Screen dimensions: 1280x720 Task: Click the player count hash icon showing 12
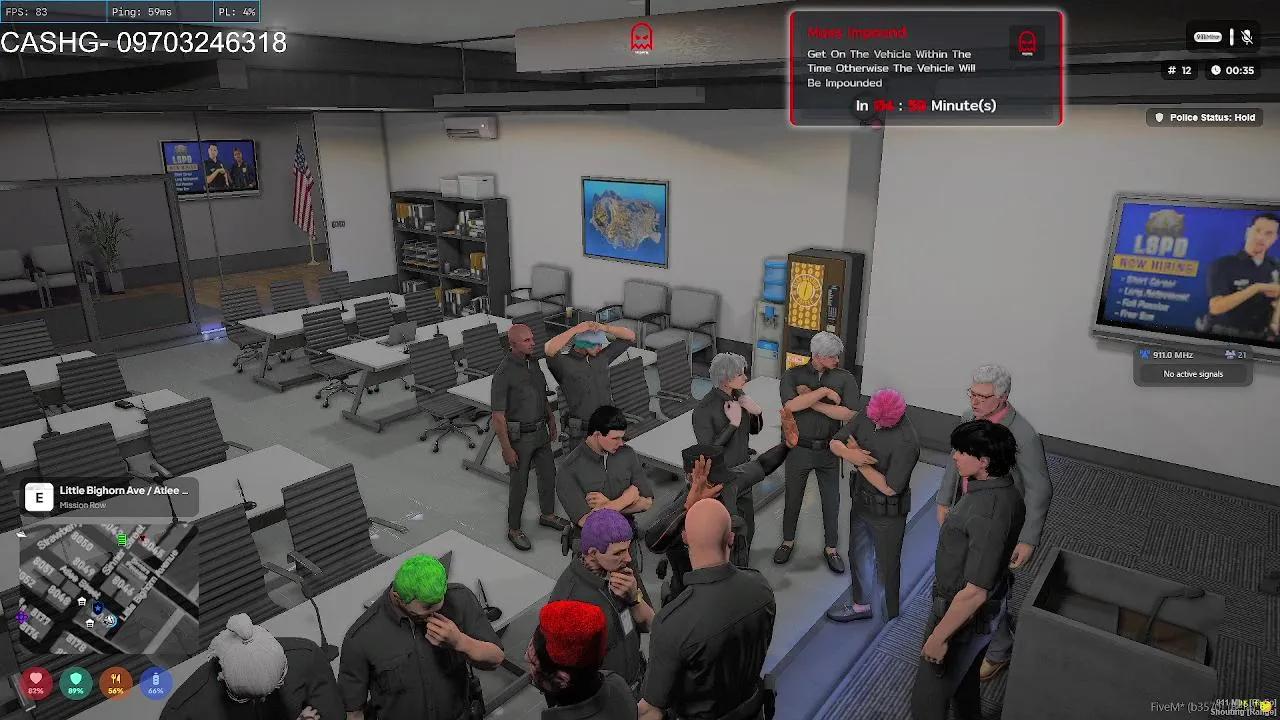coord(1172,70)
